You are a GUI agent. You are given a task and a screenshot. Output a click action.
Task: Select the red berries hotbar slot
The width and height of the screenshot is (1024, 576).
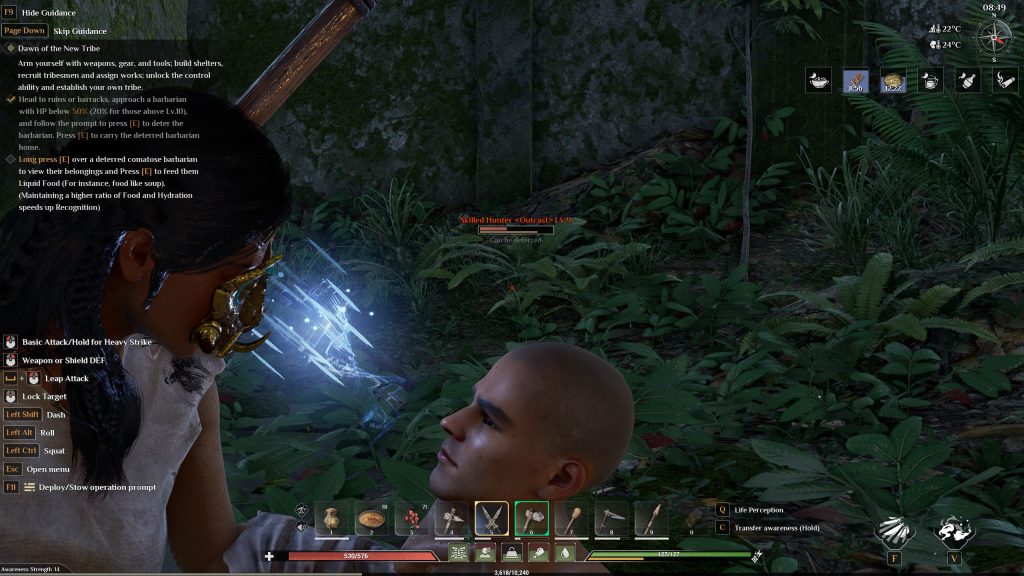pyautogui.click(x=411, y=518)
